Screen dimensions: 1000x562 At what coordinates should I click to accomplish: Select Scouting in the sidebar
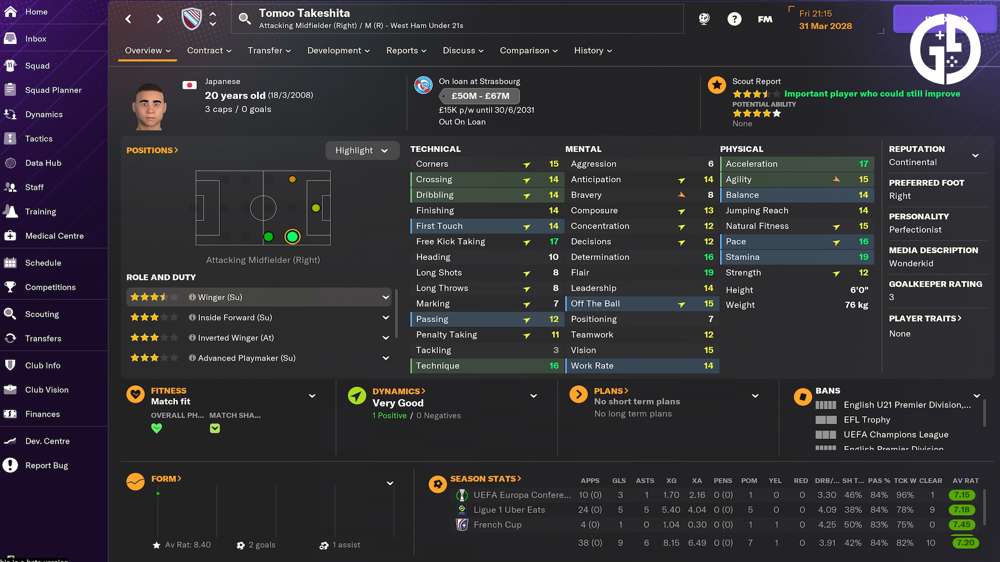(x=42, y=314)
